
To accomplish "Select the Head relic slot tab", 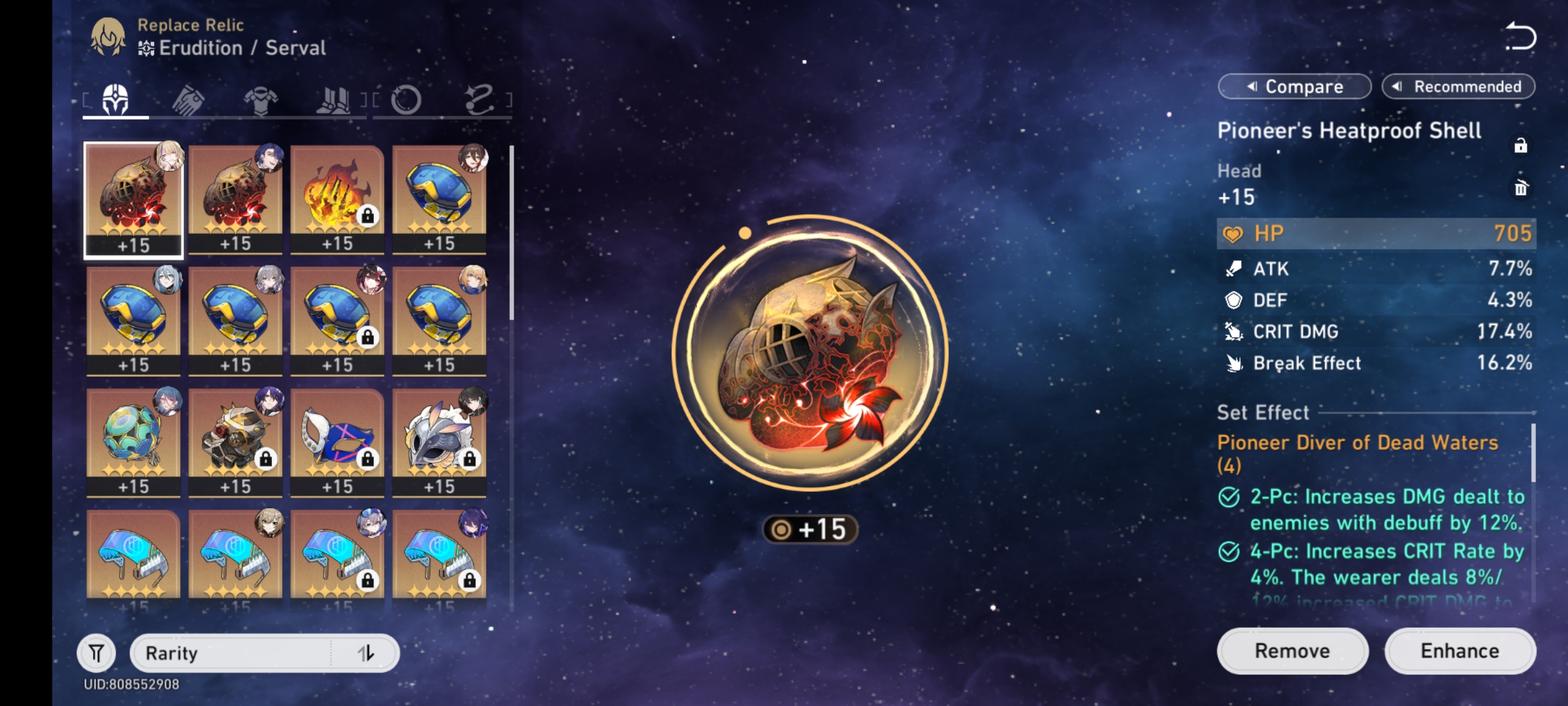I will click(115, 99).
